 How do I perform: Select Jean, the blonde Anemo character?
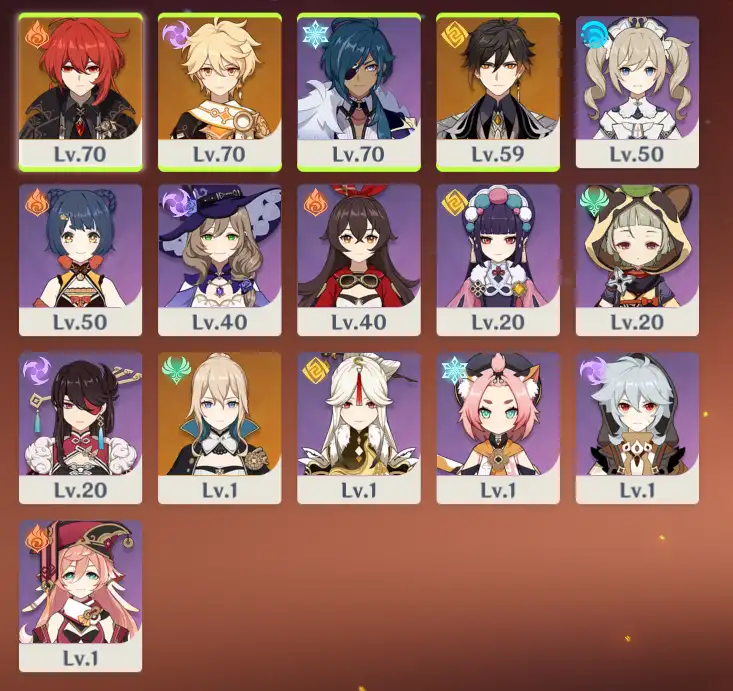(220, 426)
